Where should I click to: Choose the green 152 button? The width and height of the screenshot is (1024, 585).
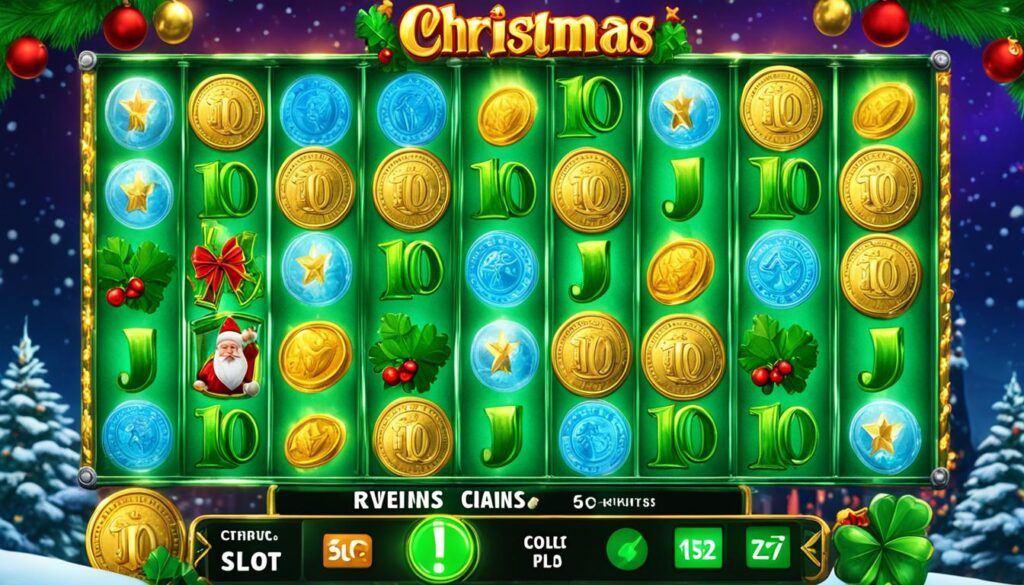(x=695, y=548)
